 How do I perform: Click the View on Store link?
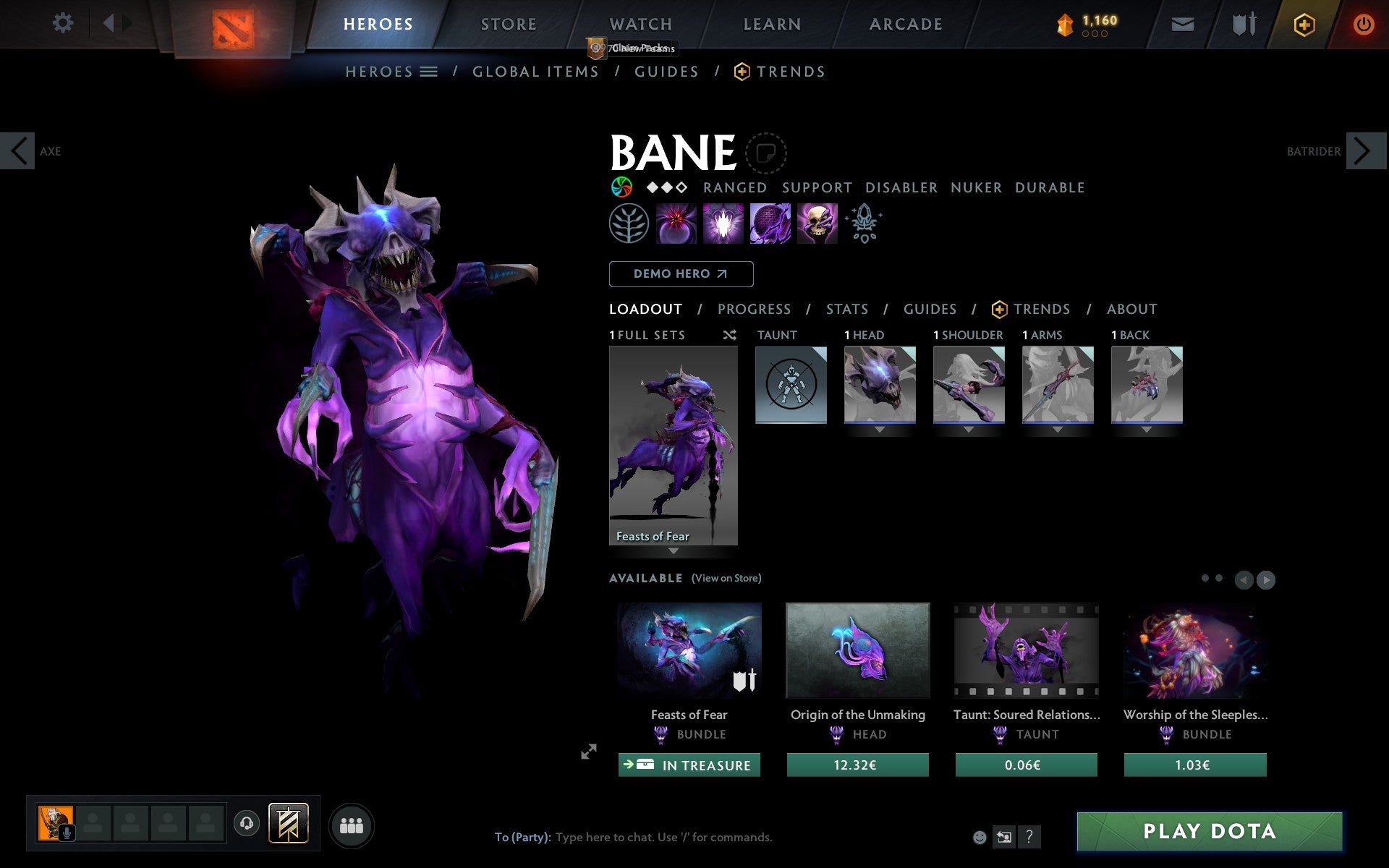click(726, 578)
